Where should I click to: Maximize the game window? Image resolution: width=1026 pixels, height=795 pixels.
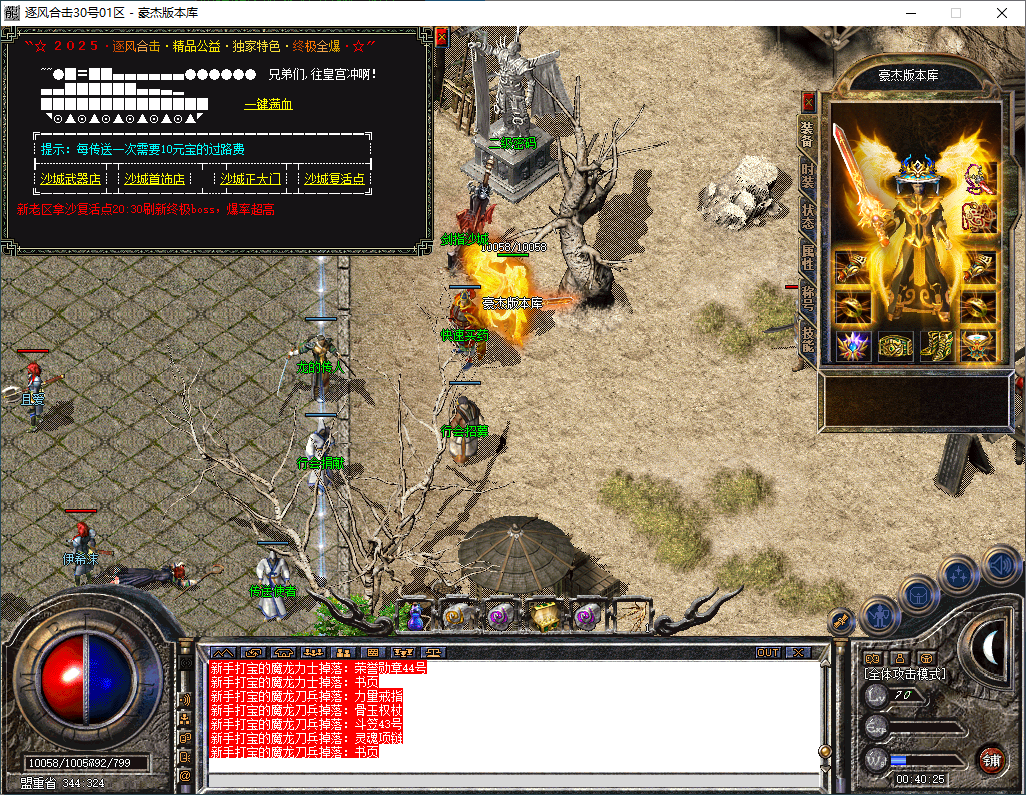coord(955,13)
